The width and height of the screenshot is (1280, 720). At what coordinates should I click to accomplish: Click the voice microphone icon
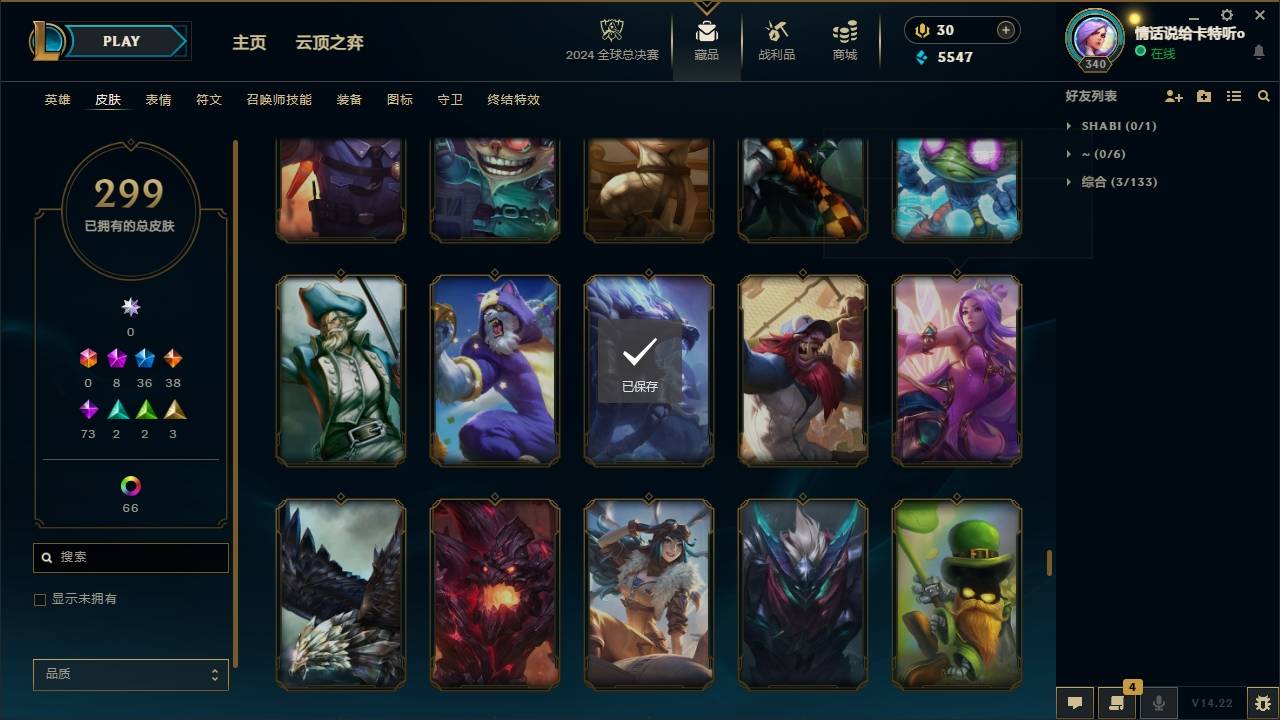[1158, 703]
